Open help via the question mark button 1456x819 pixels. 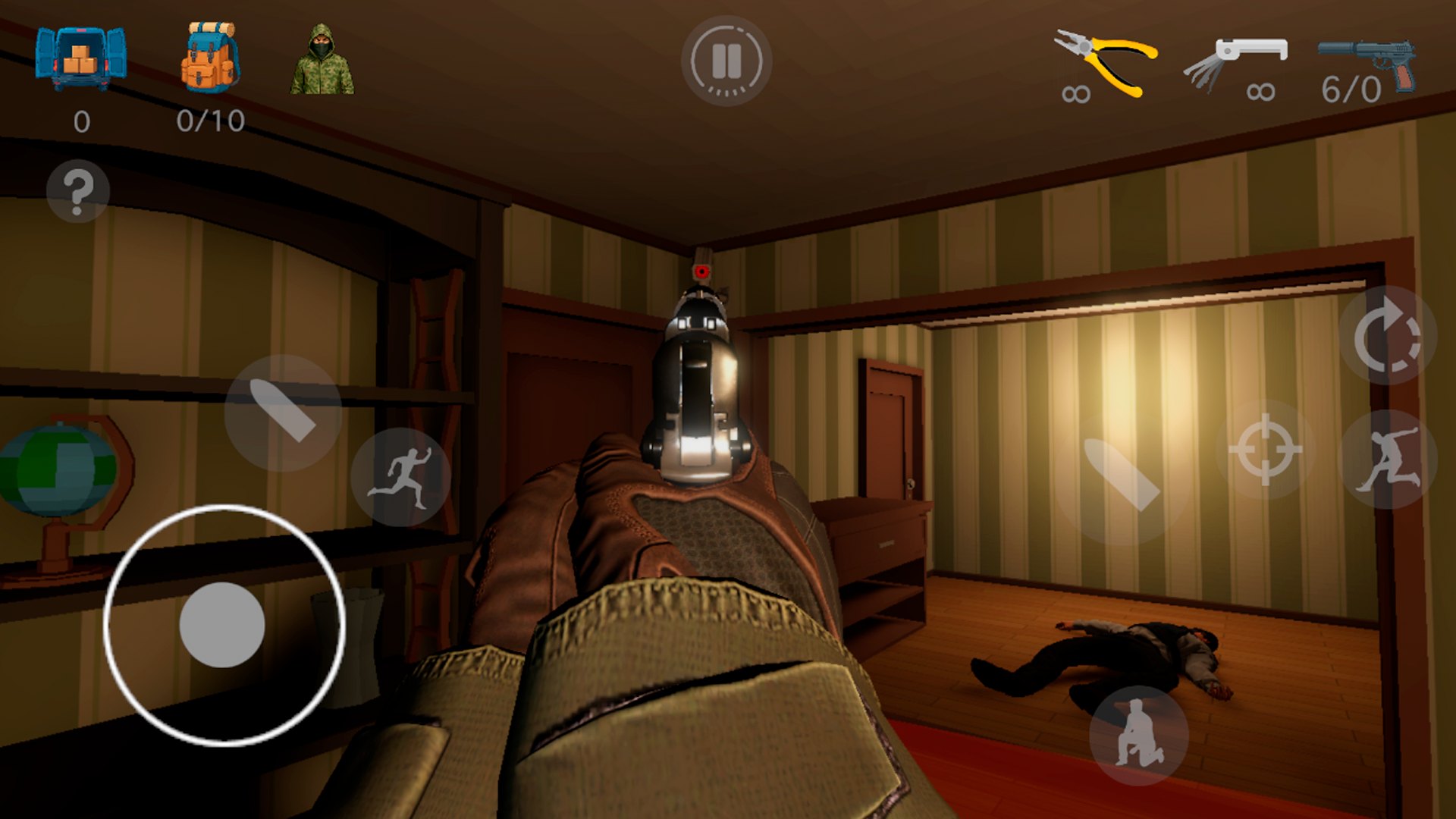pos(78,192)
